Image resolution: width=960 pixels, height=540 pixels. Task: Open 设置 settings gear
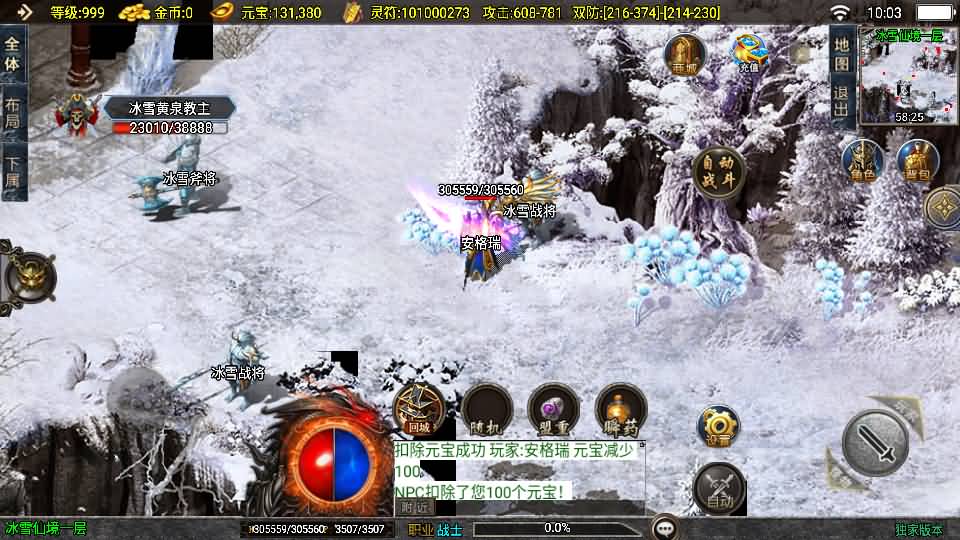(x=718, y=426)
